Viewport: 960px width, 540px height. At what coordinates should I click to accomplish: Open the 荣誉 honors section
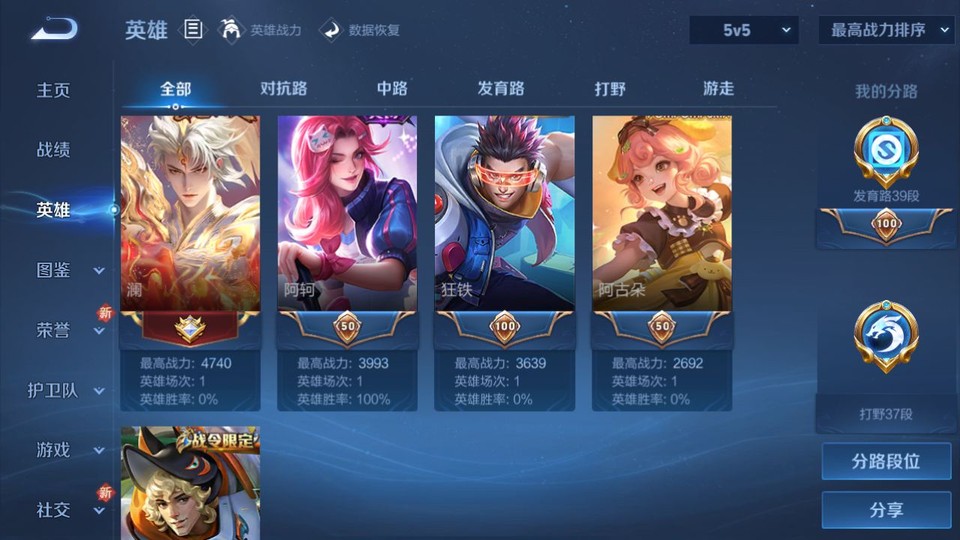coord(60,330)
